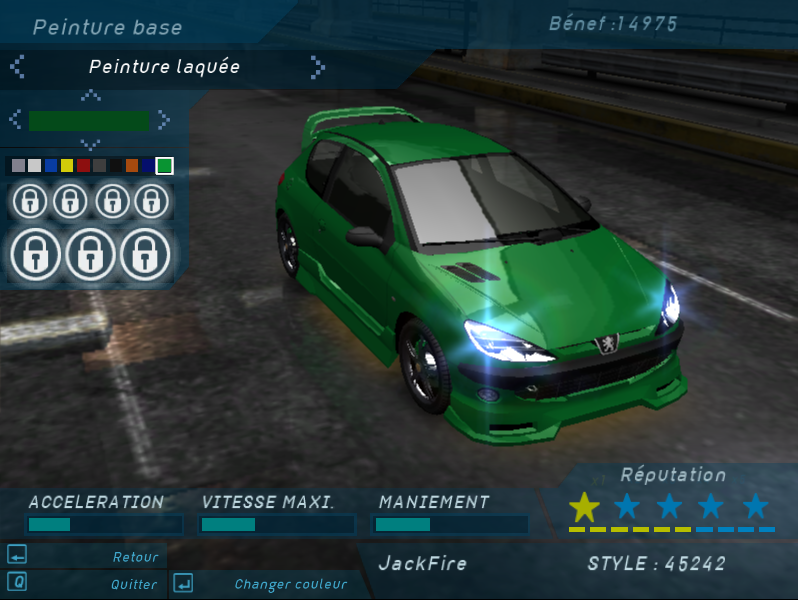Click the up arrow above the color bar
The image size is (798, 600).
pos(90,96)
